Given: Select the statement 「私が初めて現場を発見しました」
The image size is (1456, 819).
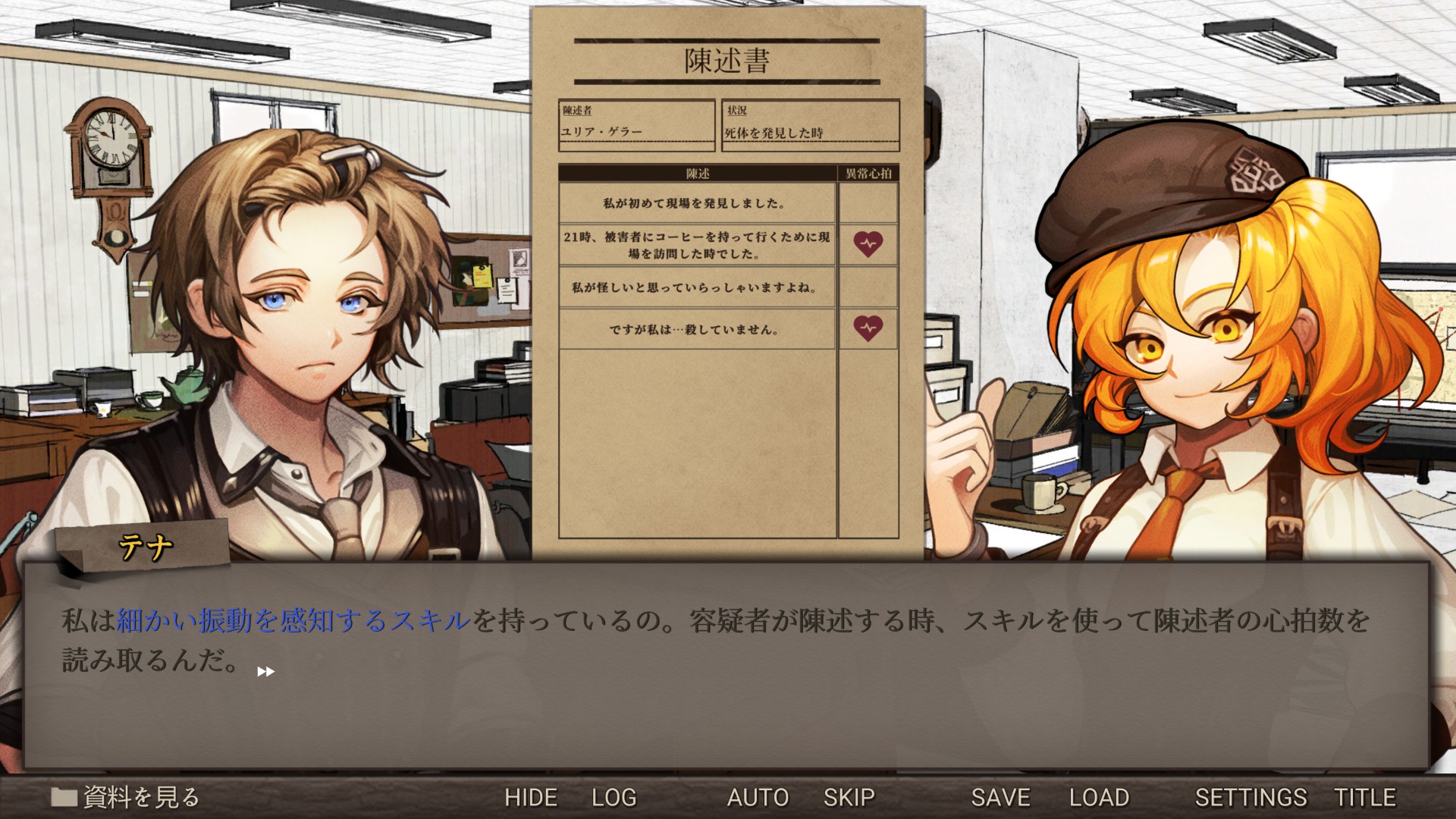Looking at the screenshot, I should [x=696, y=203].
